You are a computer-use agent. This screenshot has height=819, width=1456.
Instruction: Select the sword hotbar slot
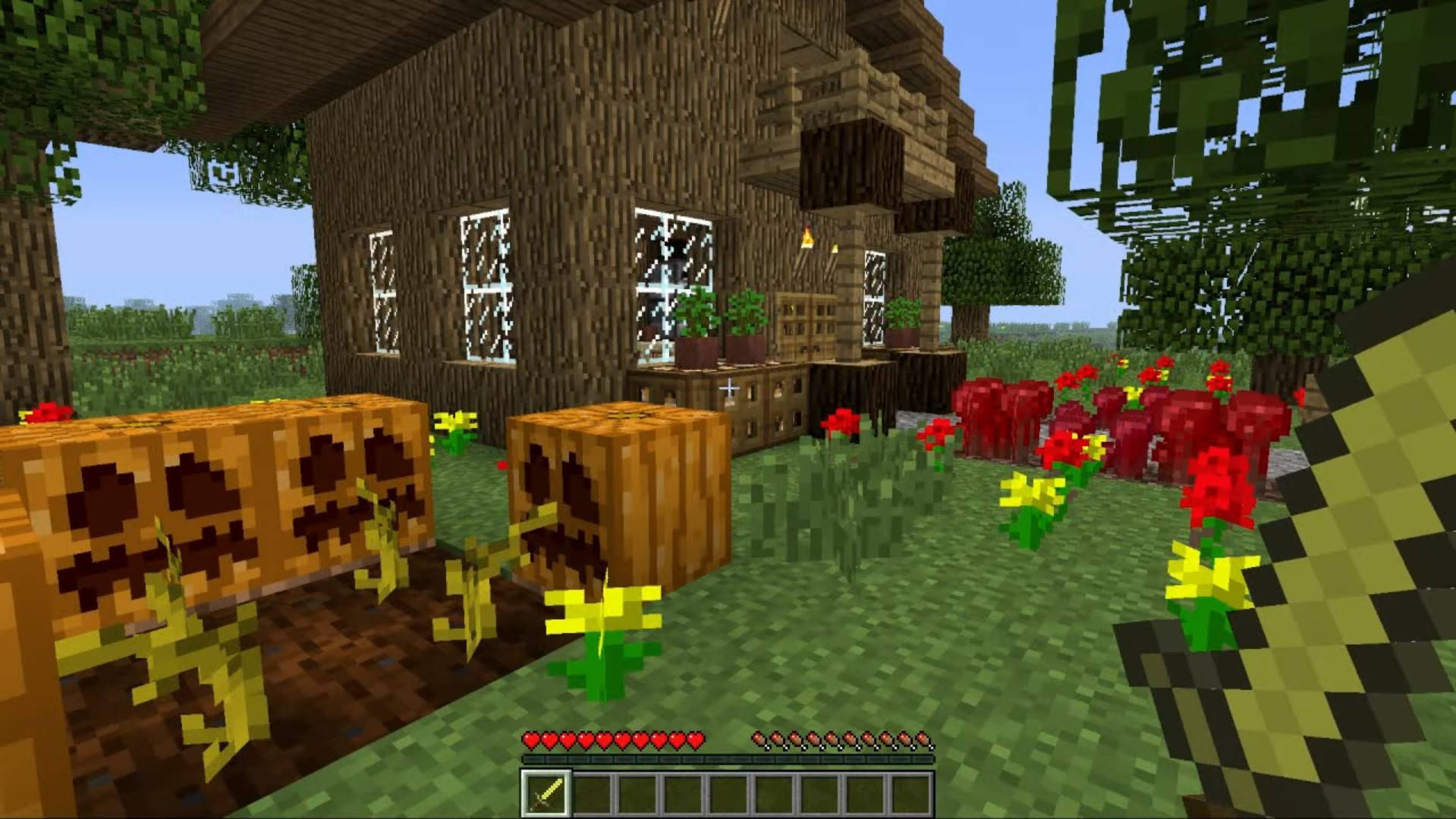(x=545, y=793)
